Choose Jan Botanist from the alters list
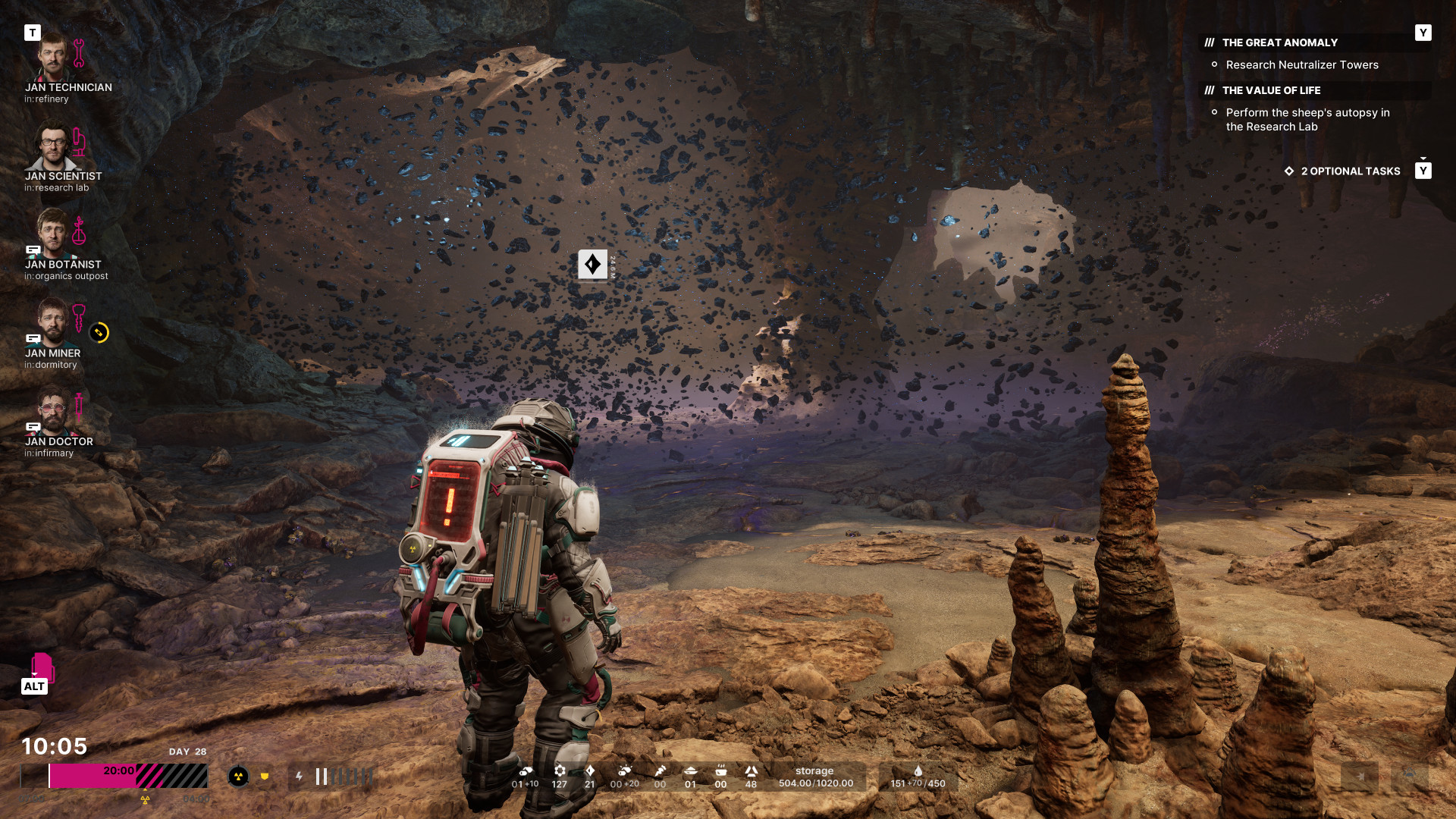1456x819 pixels. 53,235
